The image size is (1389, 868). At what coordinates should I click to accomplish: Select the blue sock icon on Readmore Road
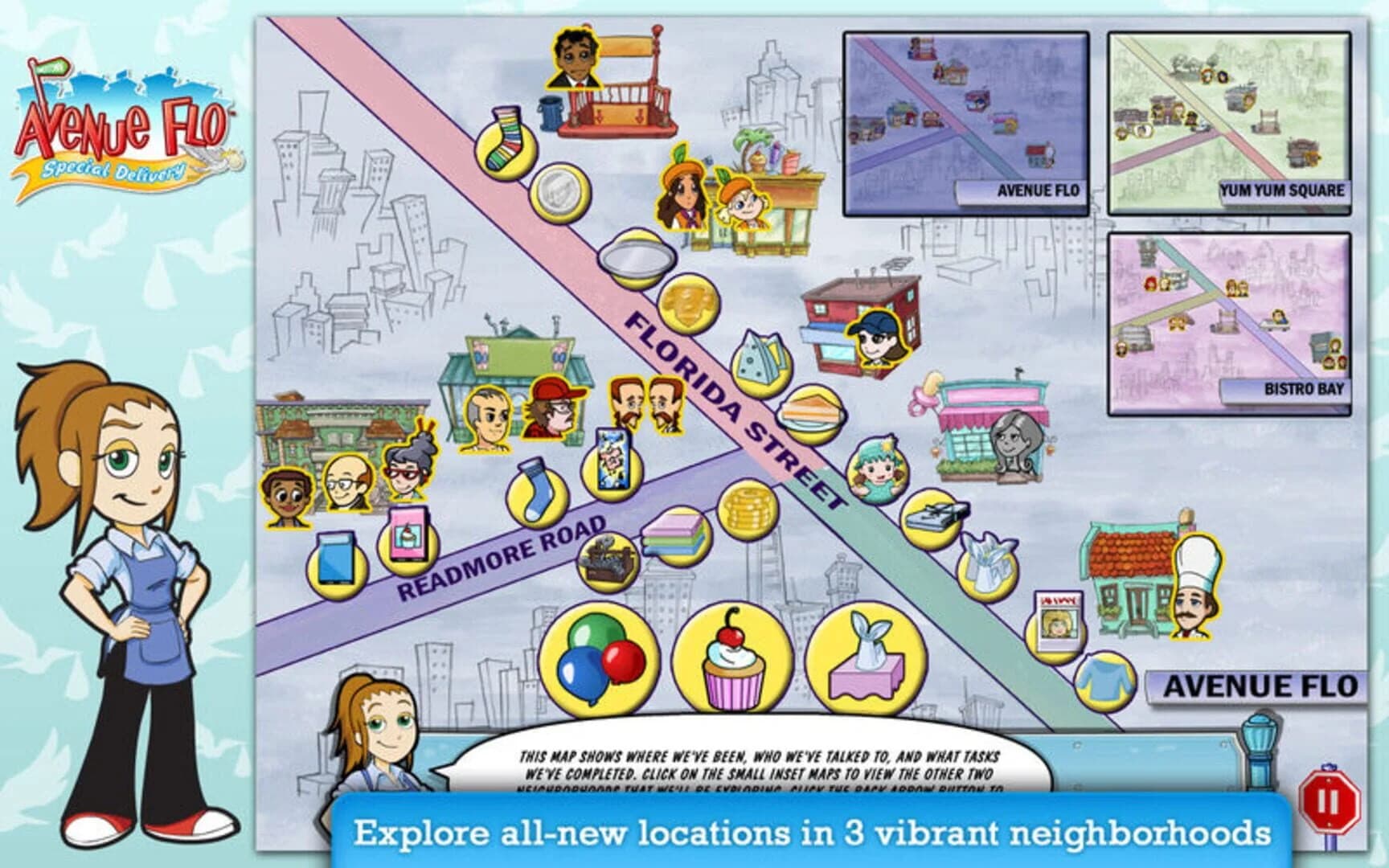point(535,494)
